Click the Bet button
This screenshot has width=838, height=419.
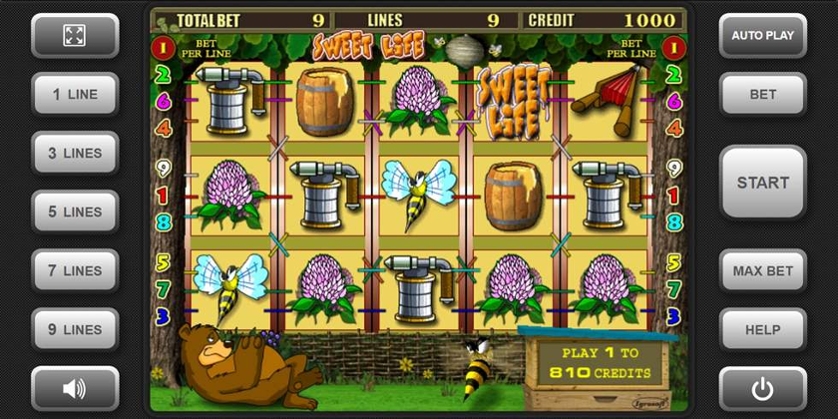[x=762, y=95]
